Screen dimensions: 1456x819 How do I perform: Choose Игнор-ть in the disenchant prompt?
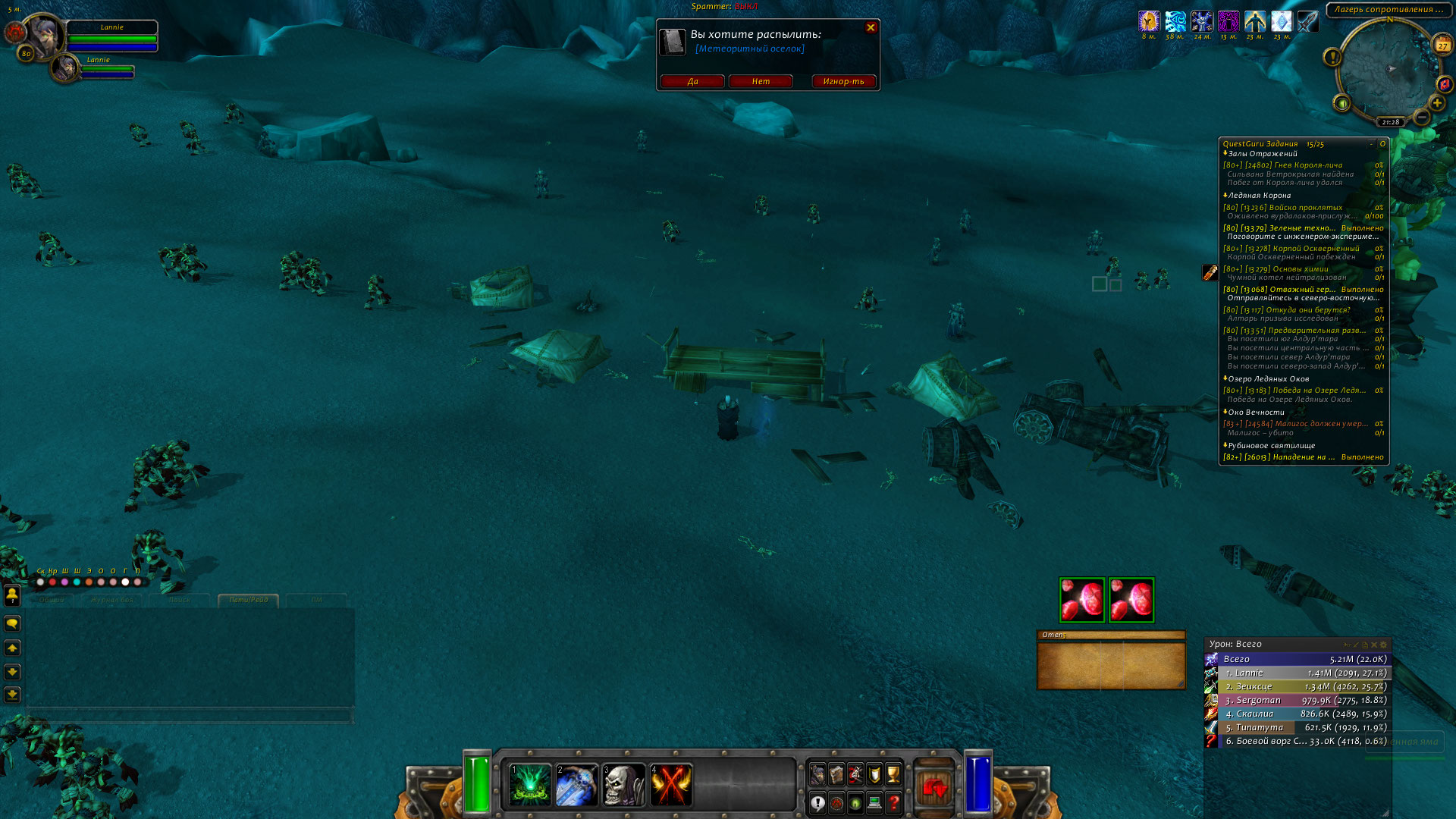[x=843, y=81]
